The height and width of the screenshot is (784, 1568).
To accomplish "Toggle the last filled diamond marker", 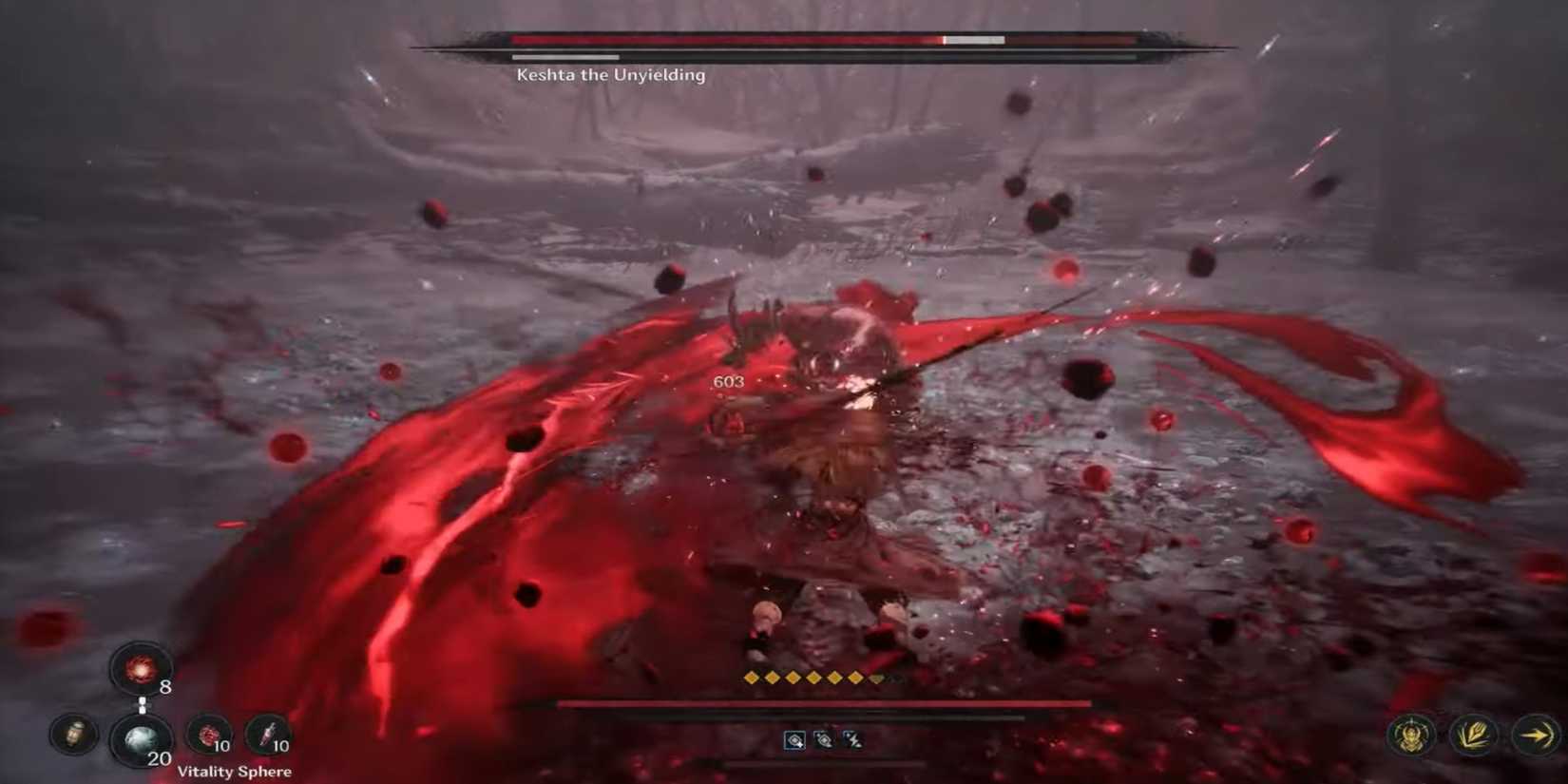I will pyautogui.click(x=854, y=678).
